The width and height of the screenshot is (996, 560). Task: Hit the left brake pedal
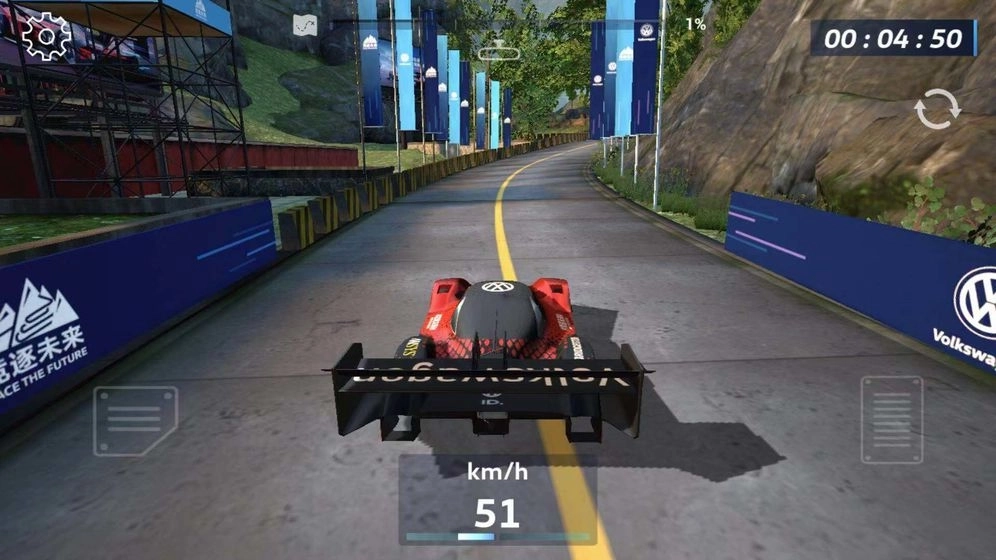click(135, 420)
